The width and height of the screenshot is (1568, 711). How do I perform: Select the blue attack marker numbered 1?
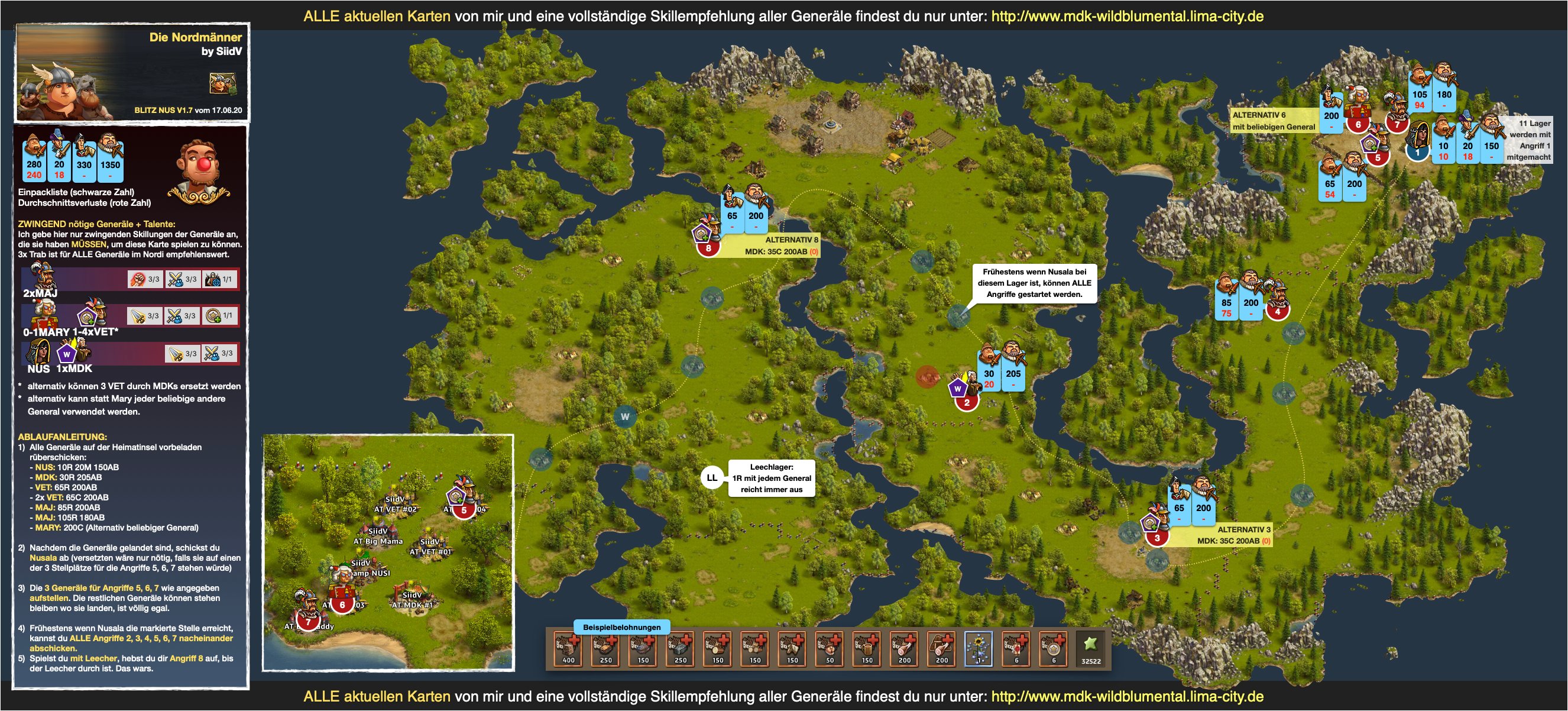1417,151
